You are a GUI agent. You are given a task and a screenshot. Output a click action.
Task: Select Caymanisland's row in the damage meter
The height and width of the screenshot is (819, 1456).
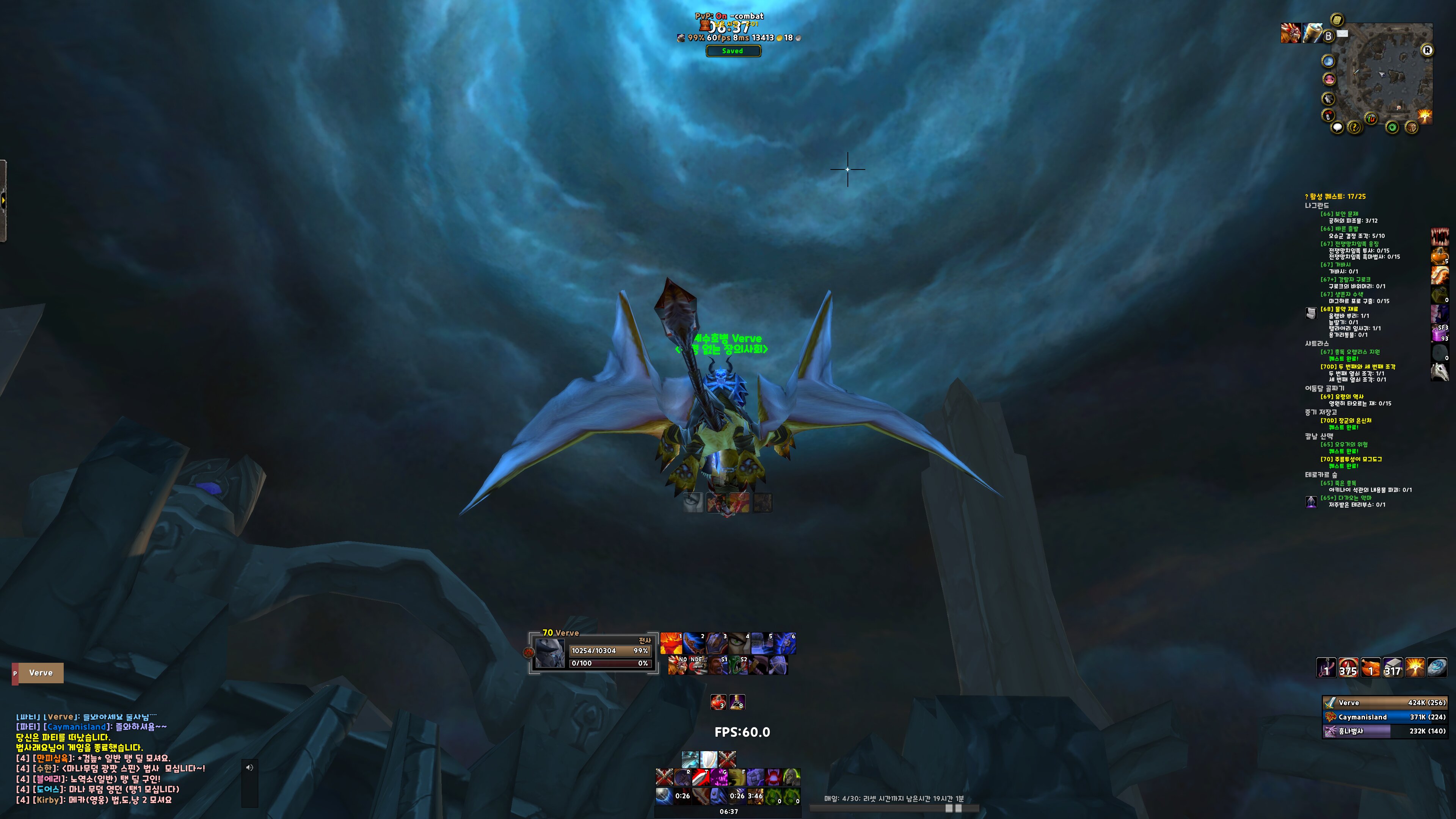pyautogui.click(x=1385, y=717)
